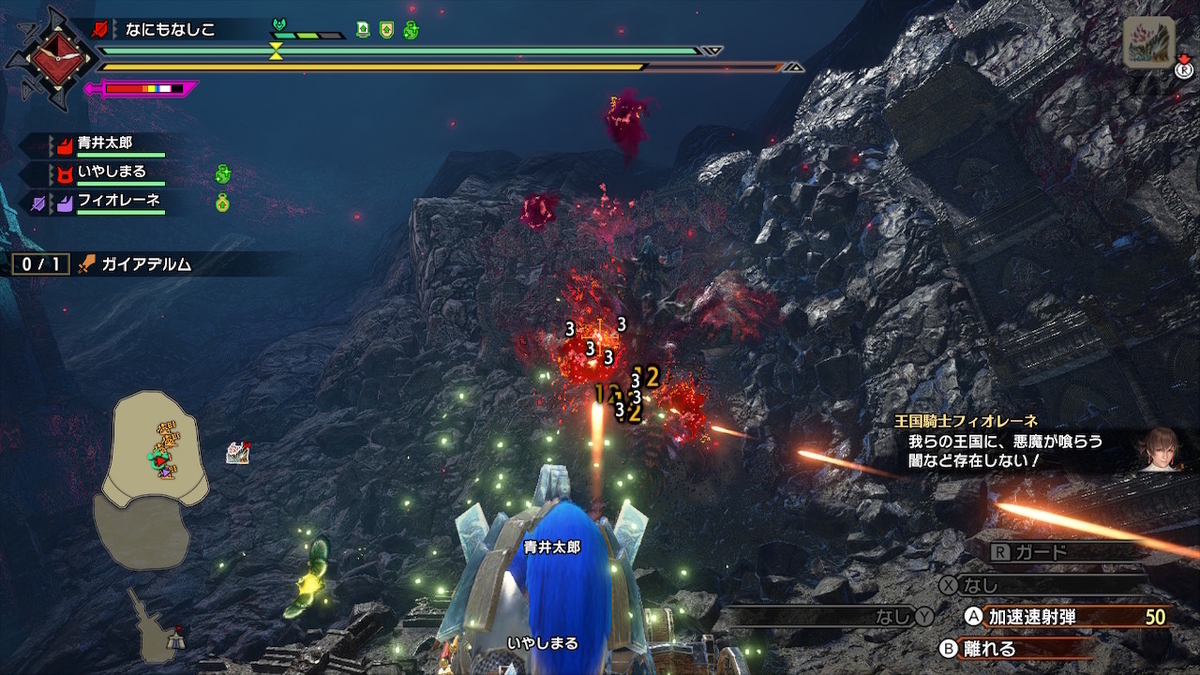Click the weapon sharpness gauge
Image resolution: width=1200 pixels, height=675 pixels.
click(x=143, y=89)
